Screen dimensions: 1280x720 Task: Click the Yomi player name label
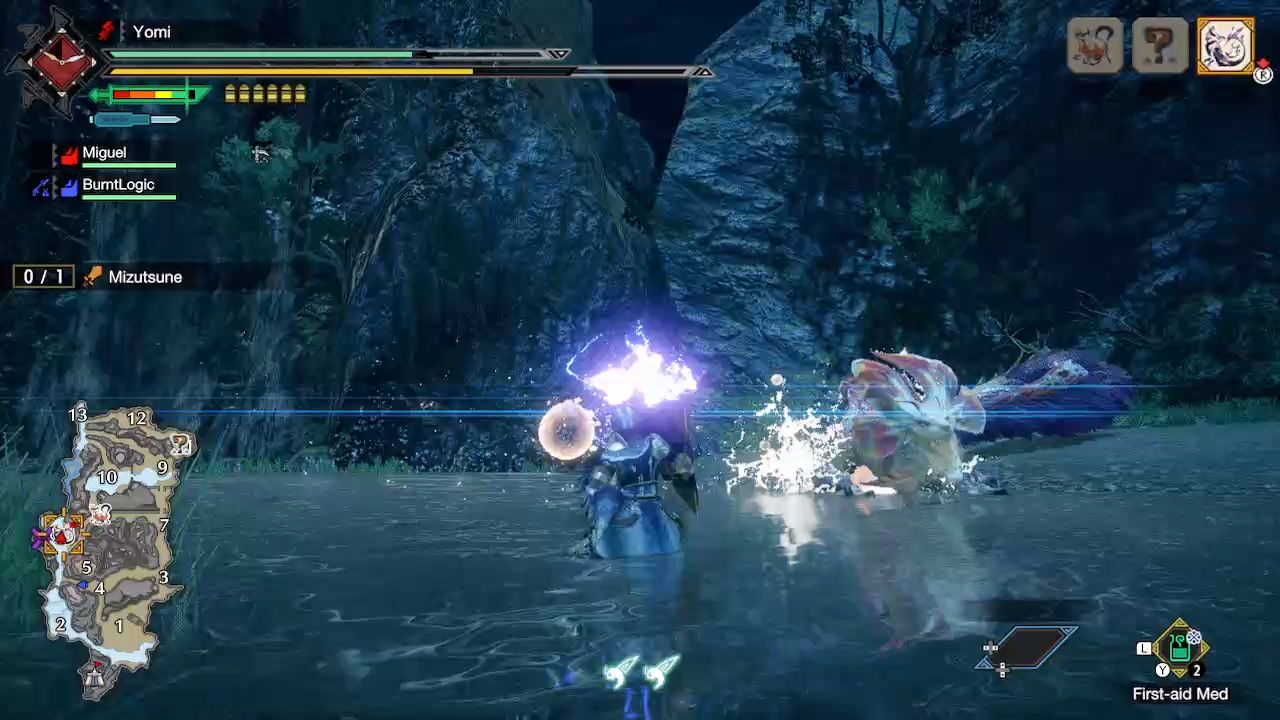pyautogui.click(x=153, y=31)
